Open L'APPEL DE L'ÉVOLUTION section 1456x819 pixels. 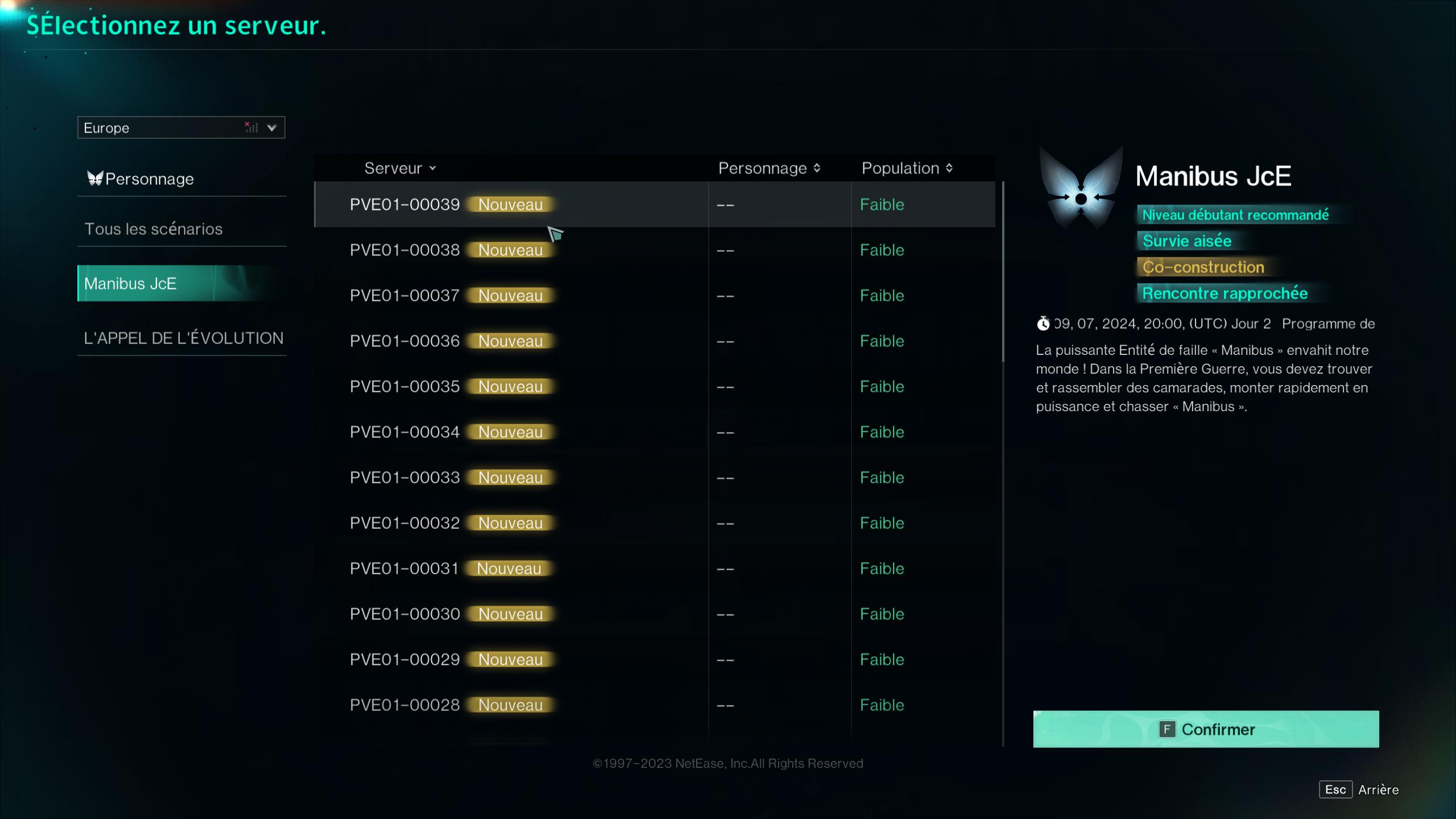pos(183,337)
